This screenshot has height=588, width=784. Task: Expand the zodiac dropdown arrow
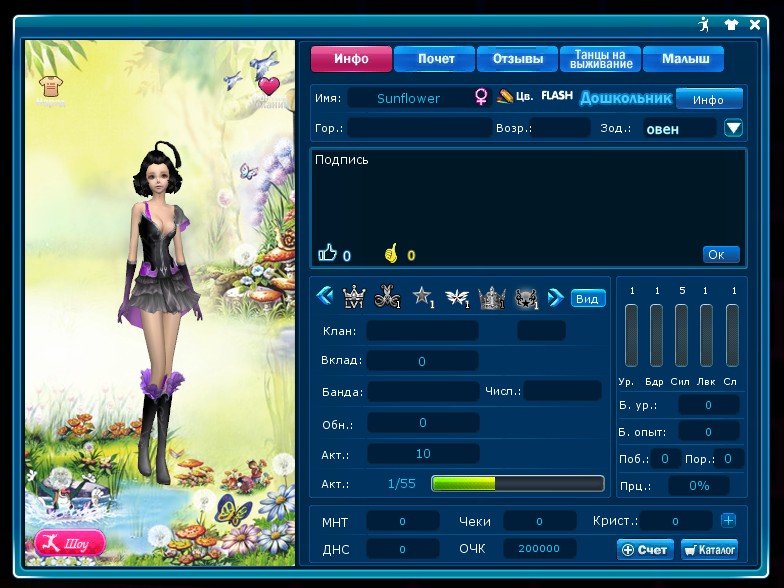pos(734,128)
